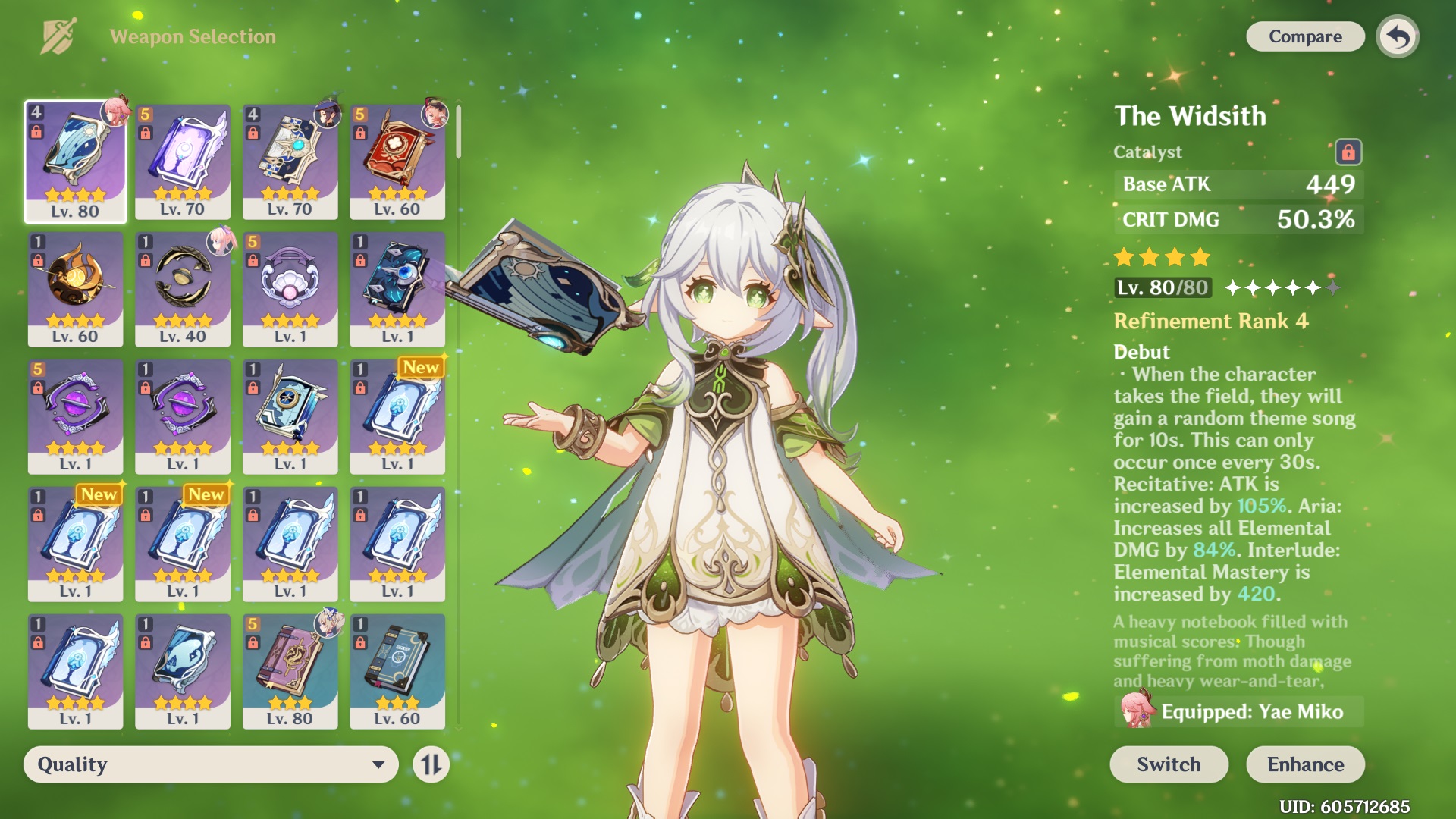Choose the red book Lv. 60 catalyst
Screen dimensions: 1456x819
point(397,162)
